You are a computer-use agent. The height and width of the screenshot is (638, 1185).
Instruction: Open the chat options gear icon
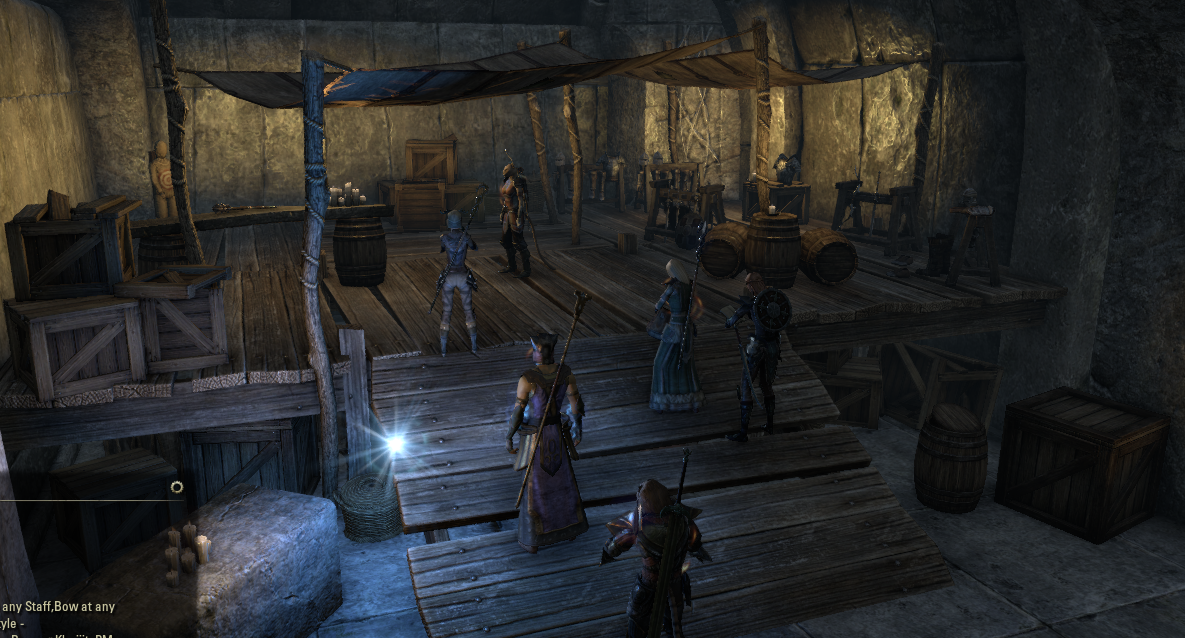(x=177, y=487)
